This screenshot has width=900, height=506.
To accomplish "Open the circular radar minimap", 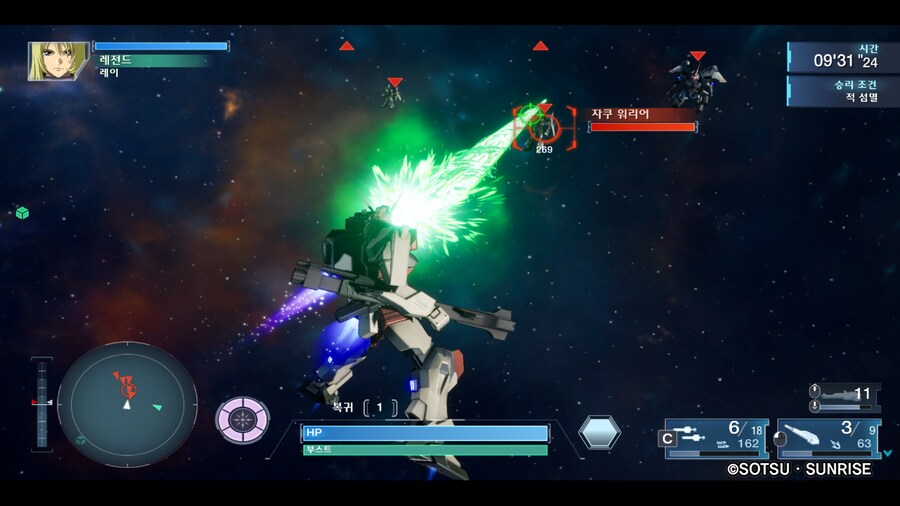I will tap(127, 404).
